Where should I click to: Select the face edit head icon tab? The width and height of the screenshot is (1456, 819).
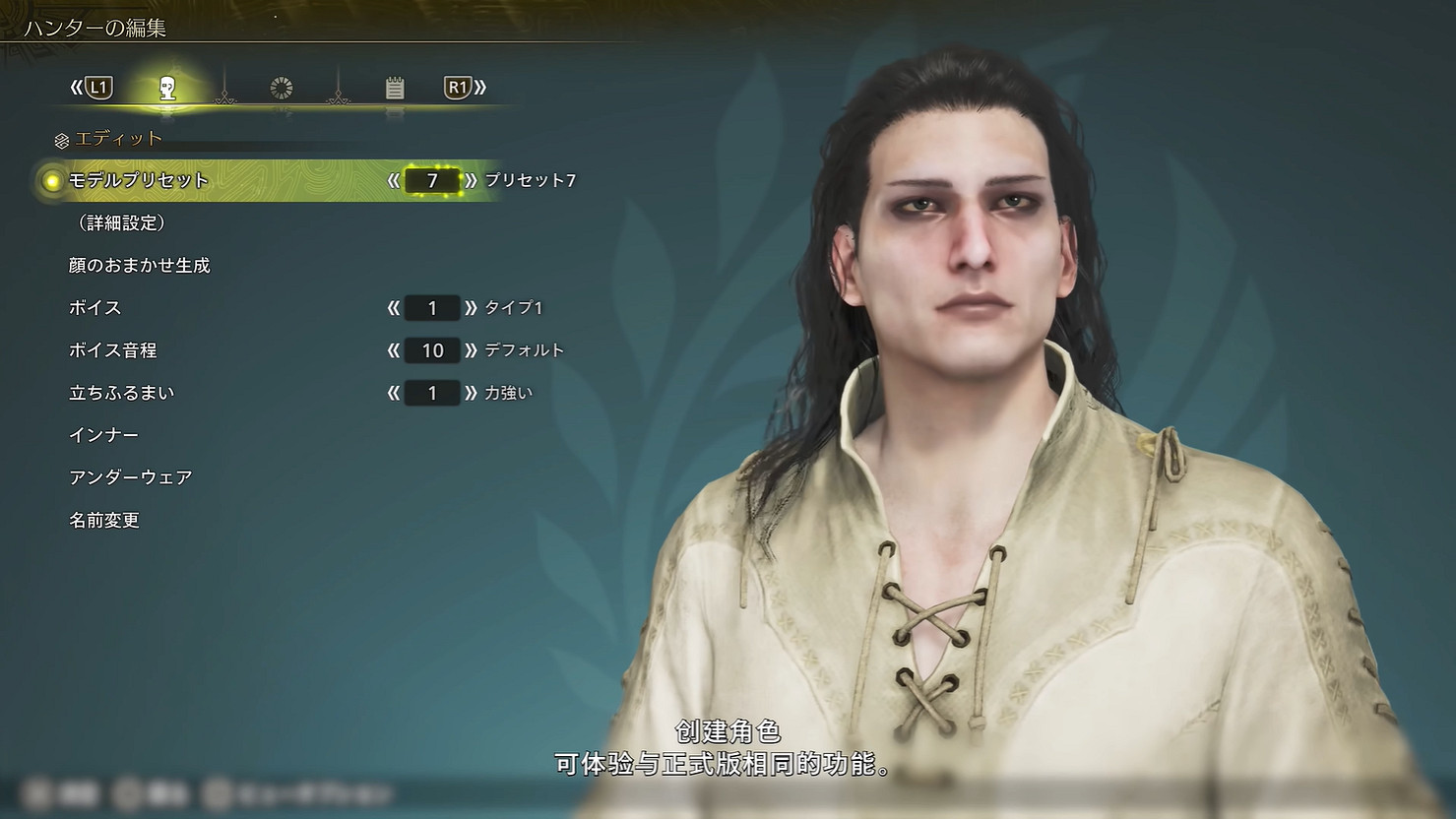tap(165, 88)
